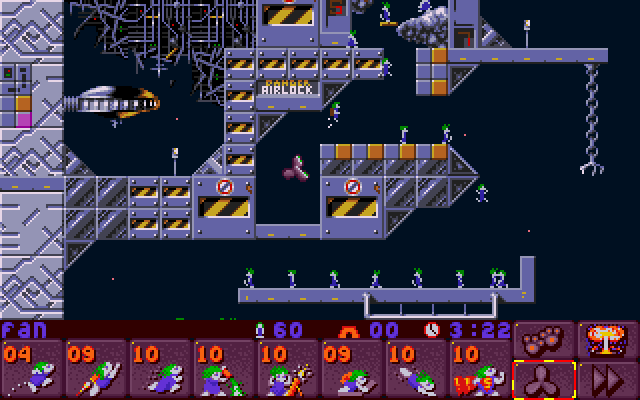Toggle fast forward with the double arrow button
This screenshot has width=640, height=400.
point(608,380)
